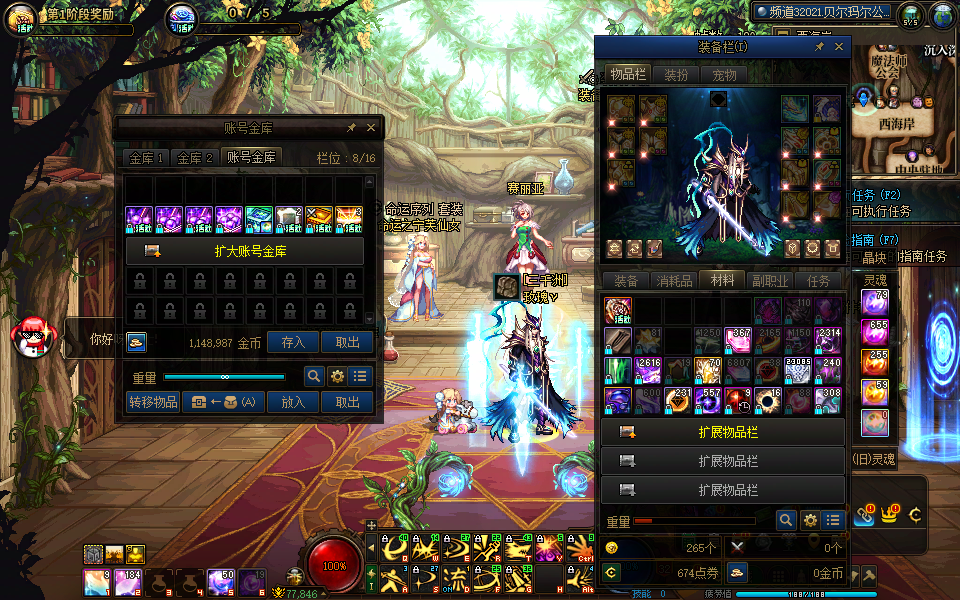Click the 放入 put-in button
This screenshot has width=960, height=600.
293,402
